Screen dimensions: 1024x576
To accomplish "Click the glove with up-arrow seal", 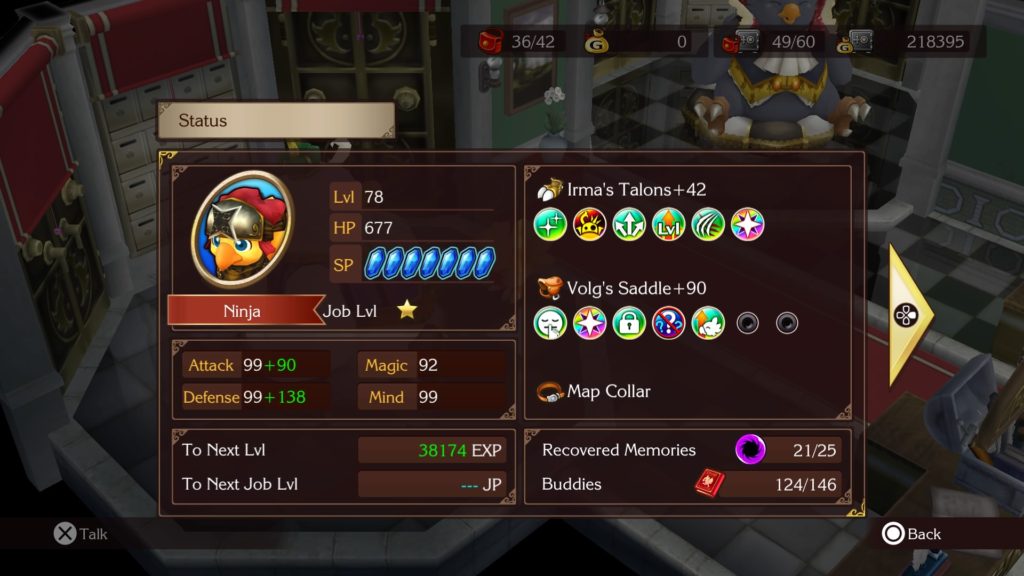I will tap(707, 323).
